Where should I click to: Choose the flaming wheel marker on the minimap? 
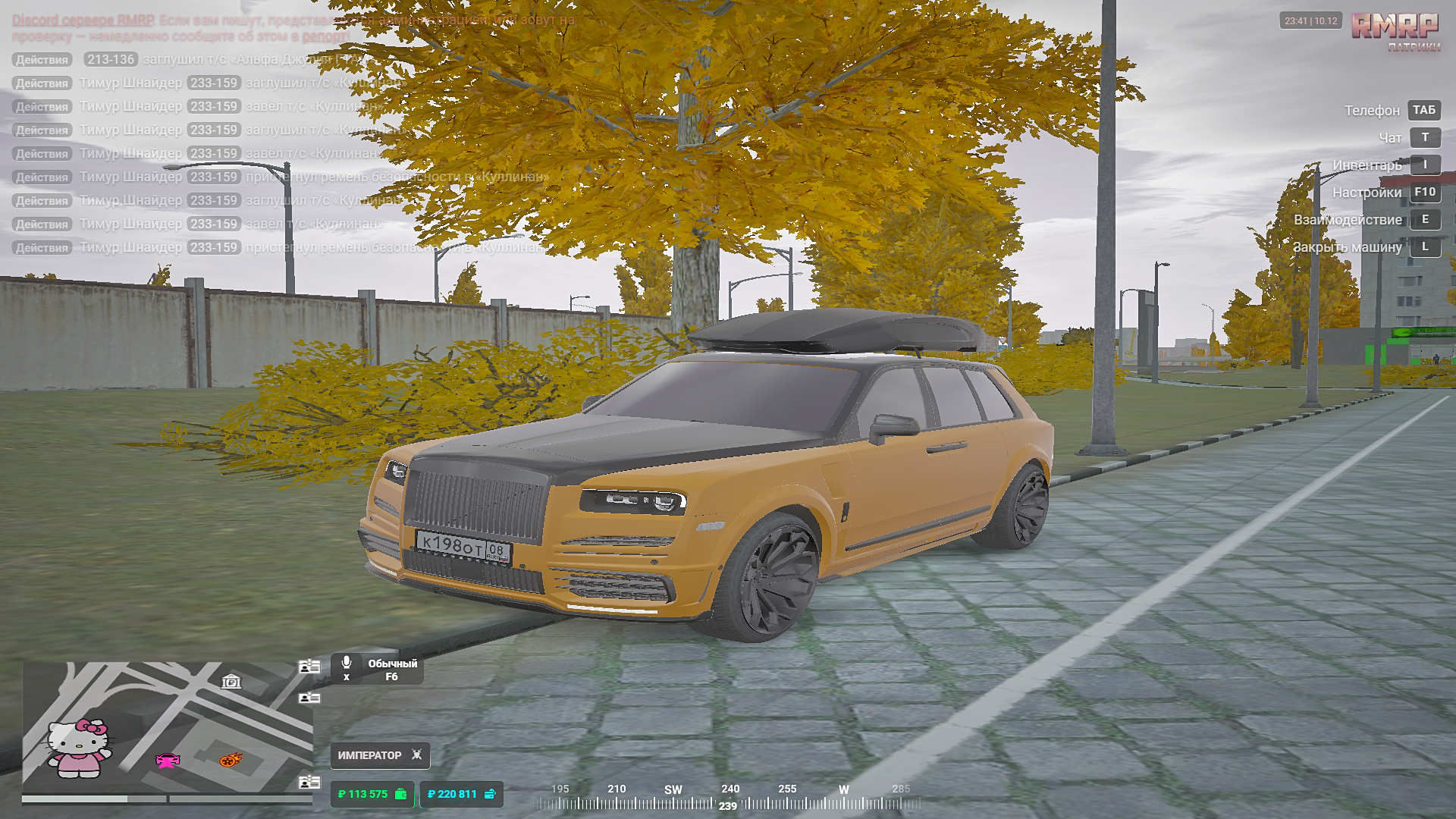point(231,759)
